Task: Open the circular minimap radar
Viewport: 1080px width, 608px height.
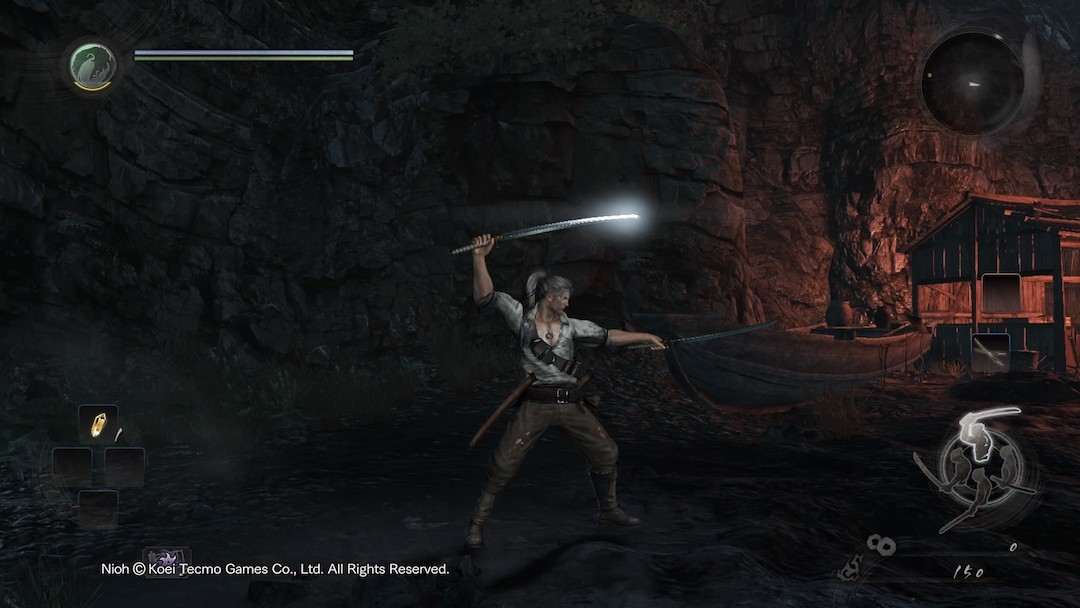Action: click(972, 82)
